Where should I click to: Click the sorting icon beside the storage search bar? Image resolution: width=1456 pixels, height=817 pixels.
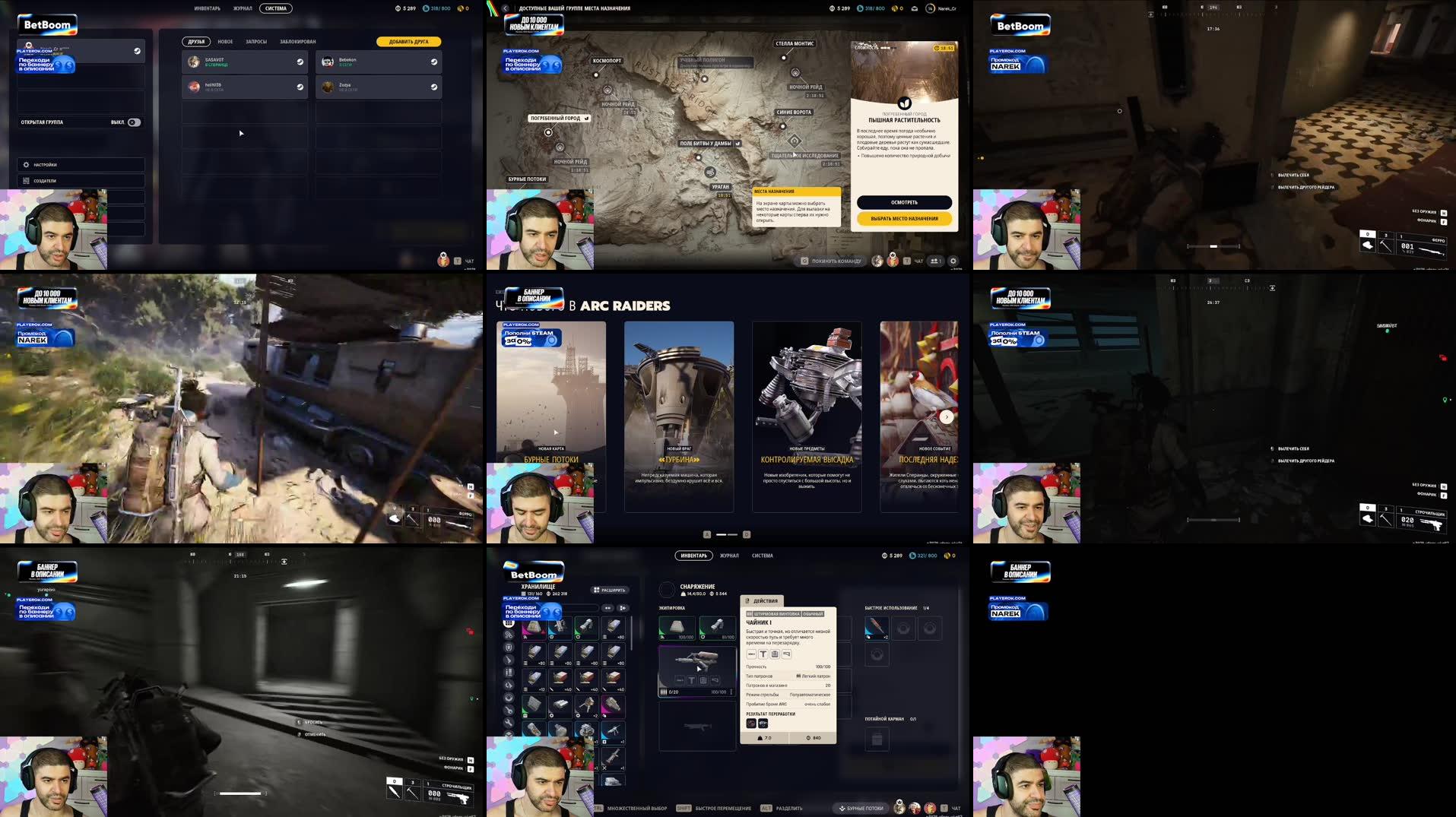623,608
